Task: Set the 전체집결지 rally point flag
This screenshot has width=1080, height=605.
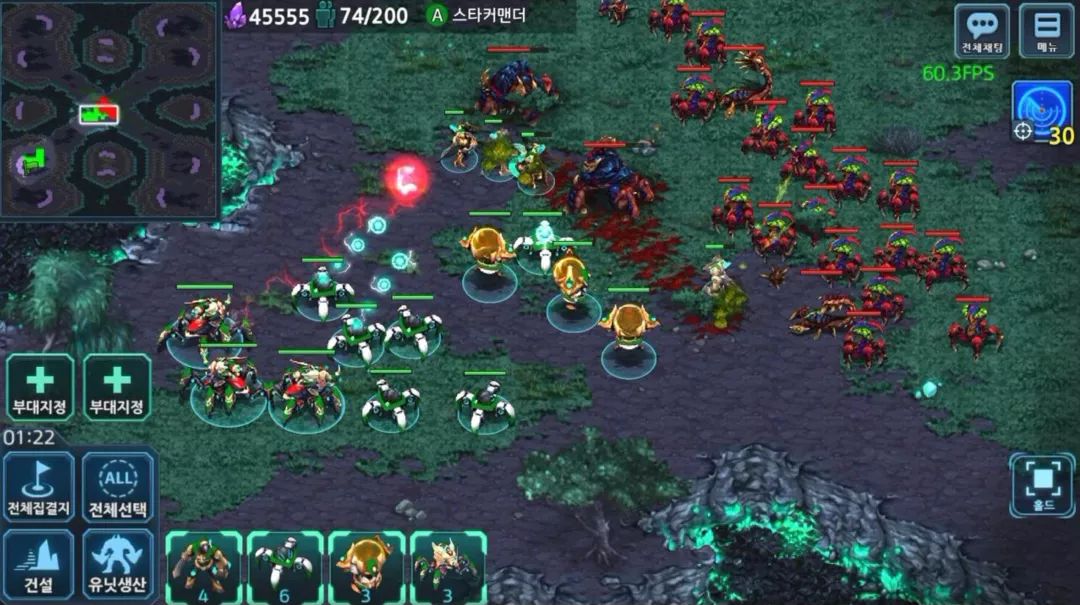Action: [x=38, y=487]
